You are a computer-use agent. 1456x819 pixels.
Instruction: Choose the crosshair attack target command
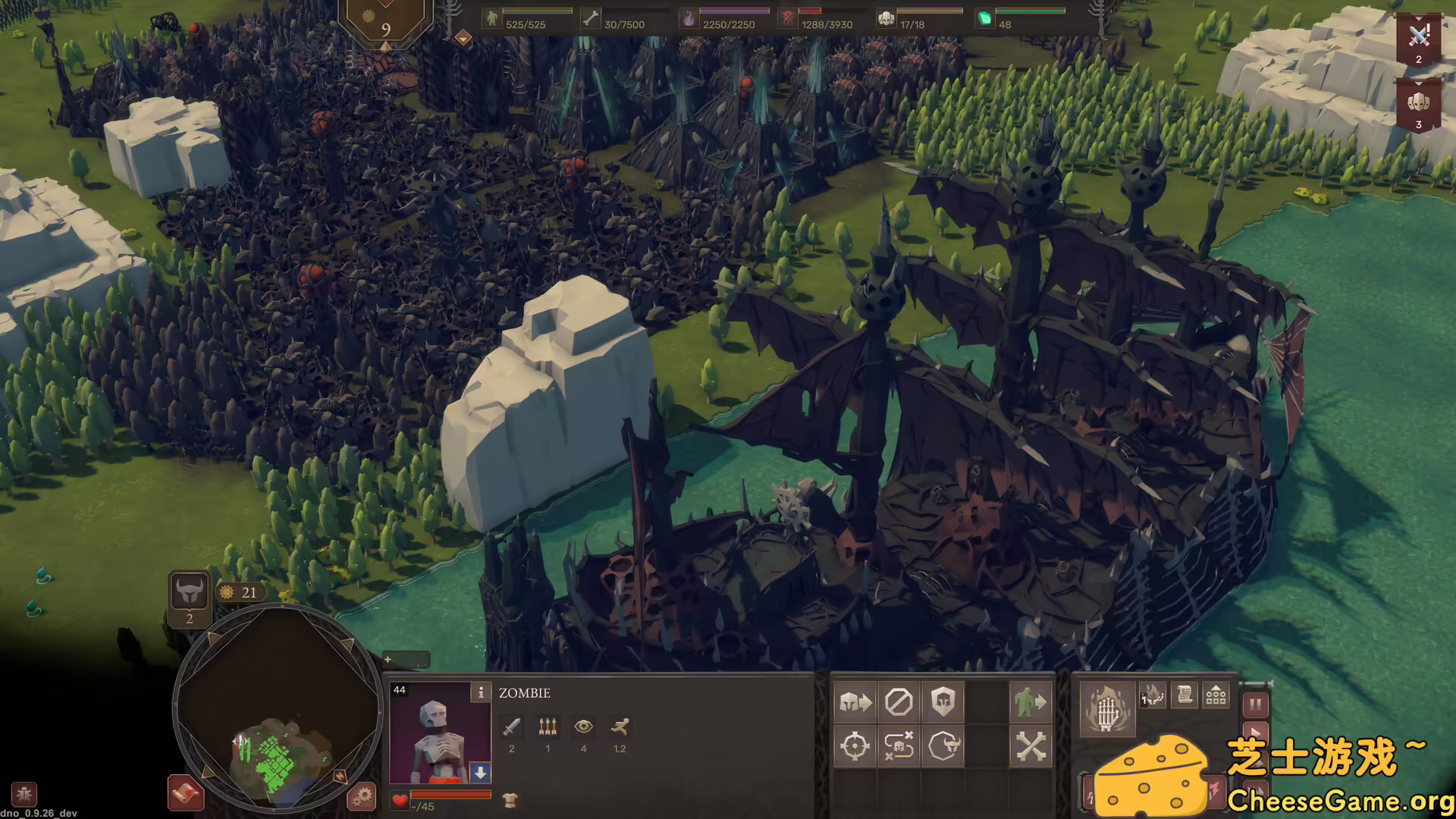click(x=855, y=746)
